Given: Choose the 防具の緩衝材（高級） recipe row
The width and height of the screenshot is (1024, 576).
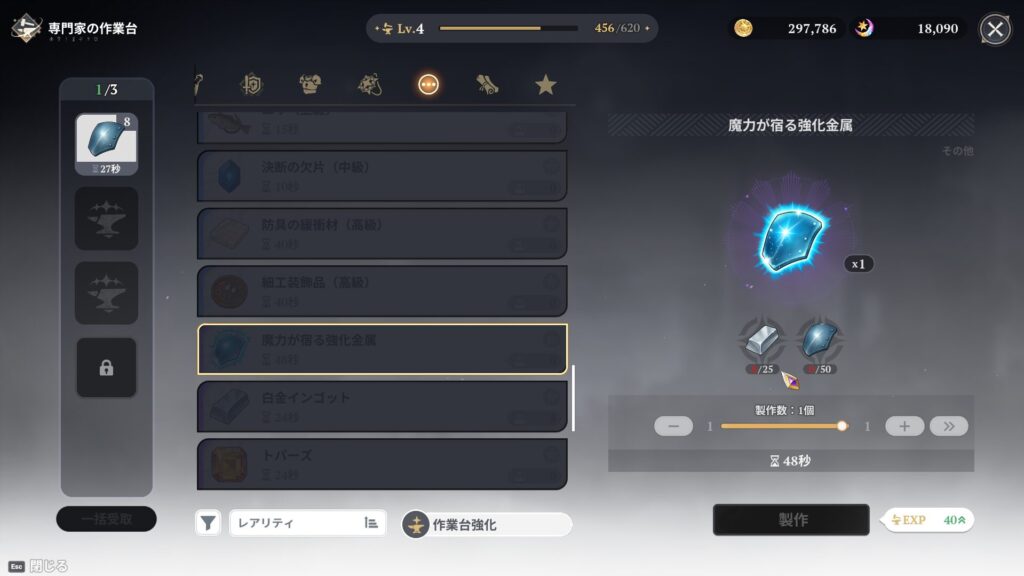Looking at the screenshot, I should pos(382,233).
